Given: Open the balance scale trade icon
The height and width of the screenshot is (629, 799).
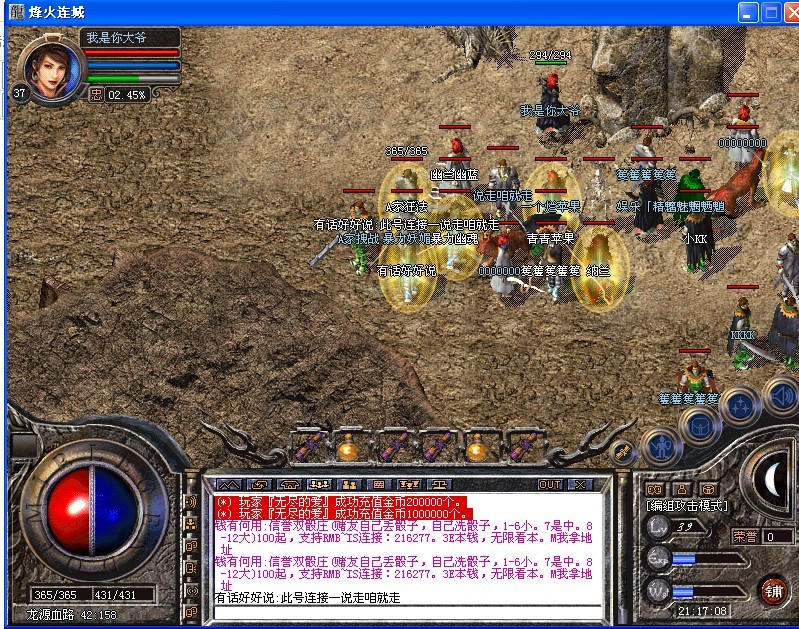Looking at the screenshot, I should pos(439,484).
